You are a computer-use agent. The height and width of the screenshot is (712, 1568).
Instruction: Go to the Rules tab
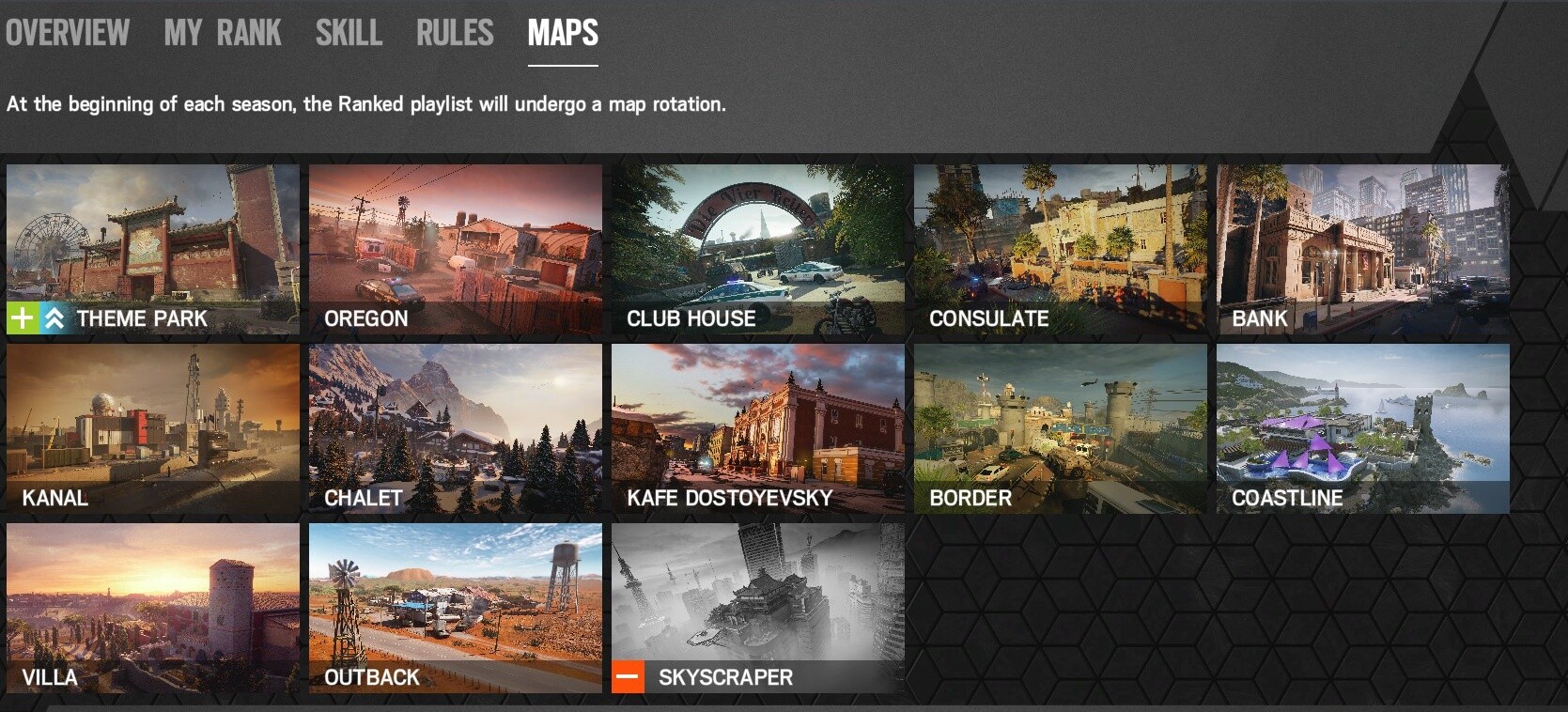(455, 34)
